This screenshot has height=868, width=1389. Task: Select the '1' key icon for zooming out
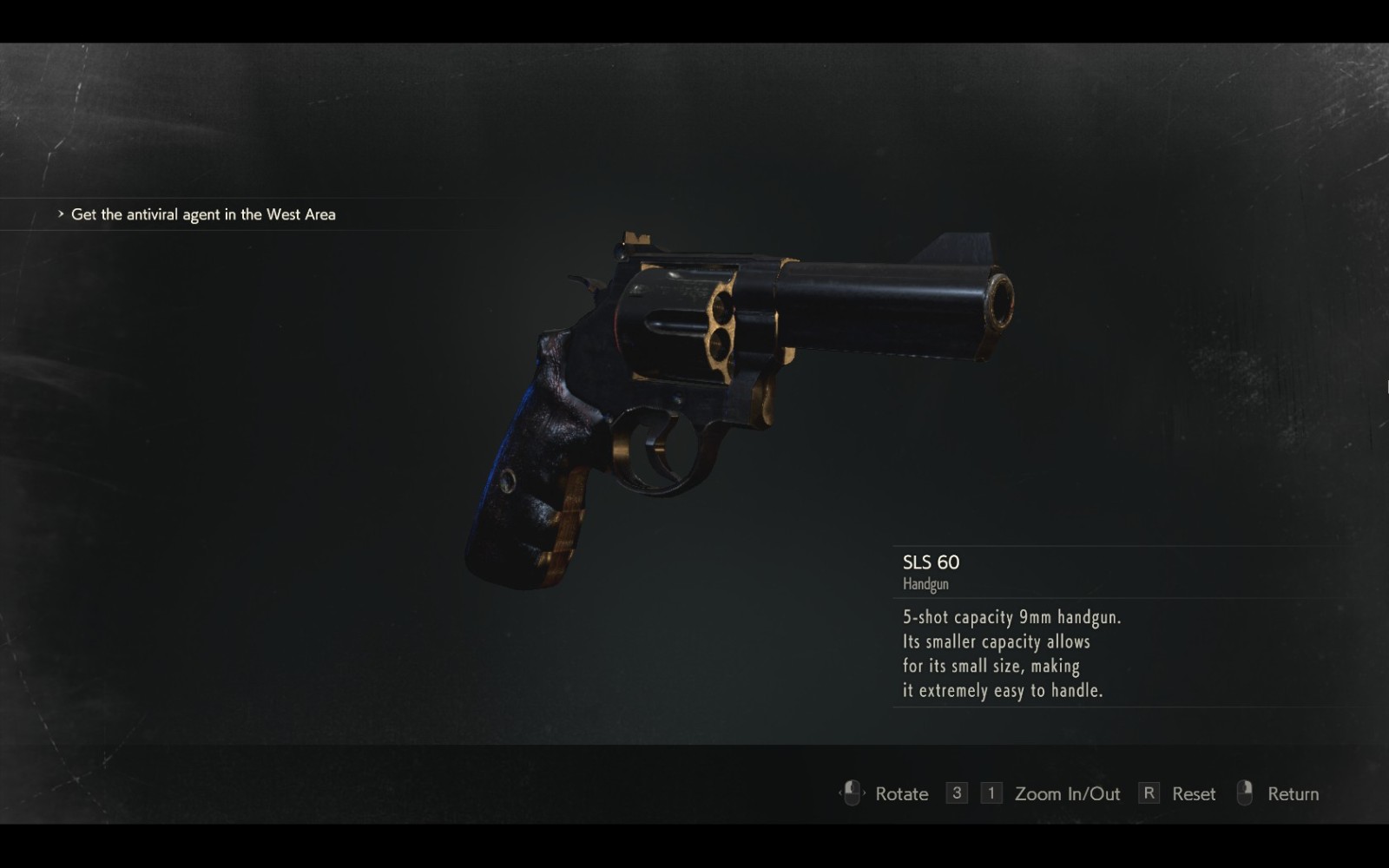(x=990, y=792)
